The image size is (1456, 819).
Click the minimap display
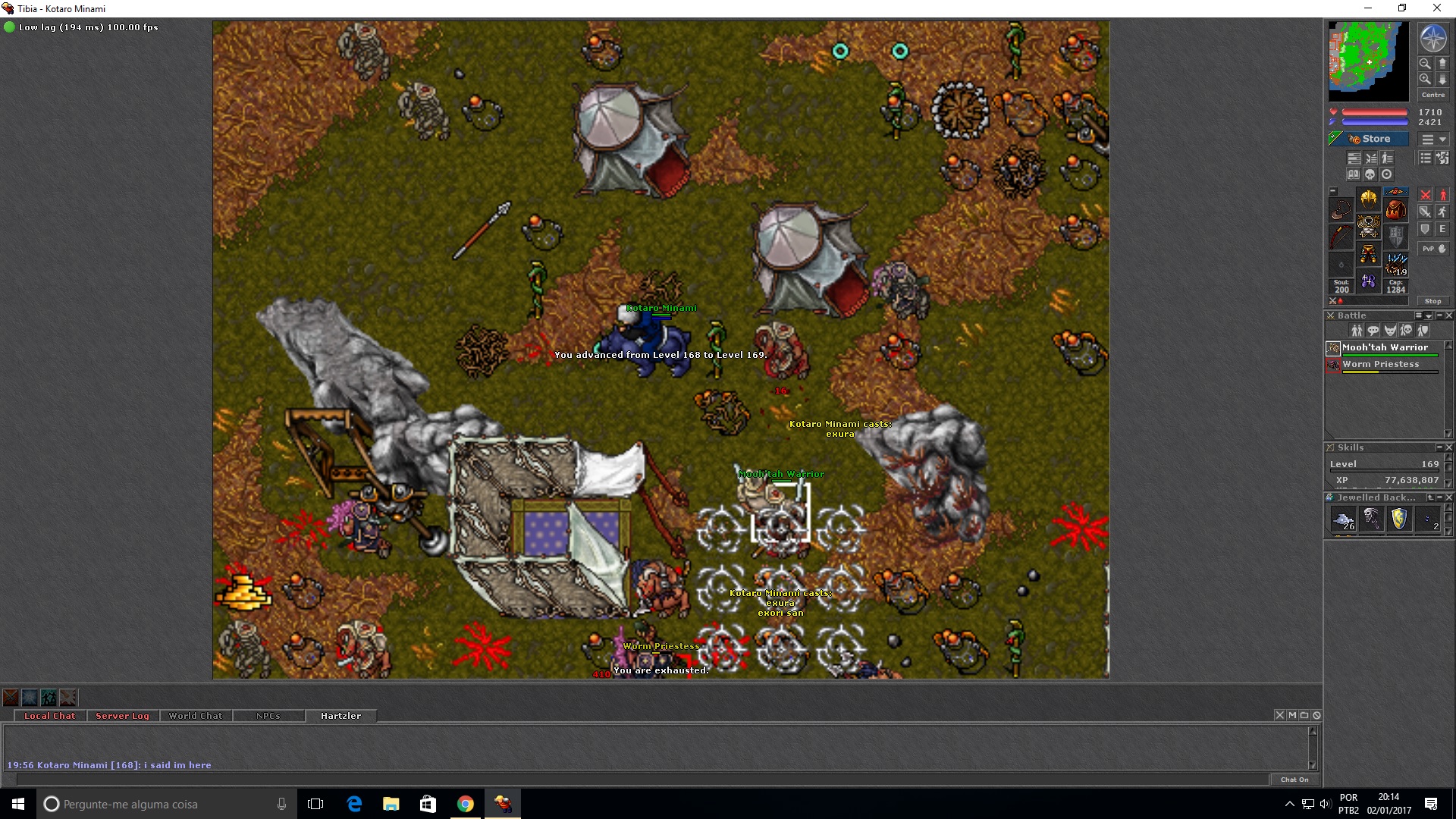click(1368, 61)
